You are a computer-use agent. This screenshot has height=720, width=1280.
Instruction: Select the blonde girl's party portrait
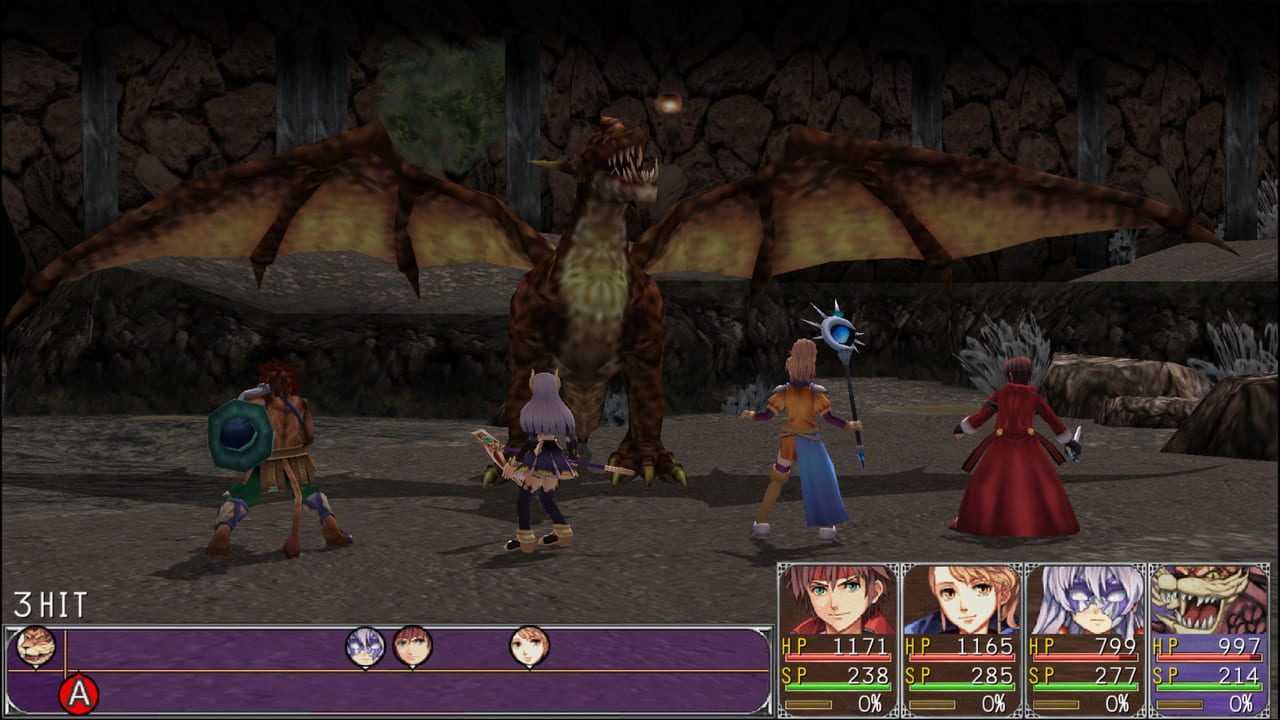(962, 600)
